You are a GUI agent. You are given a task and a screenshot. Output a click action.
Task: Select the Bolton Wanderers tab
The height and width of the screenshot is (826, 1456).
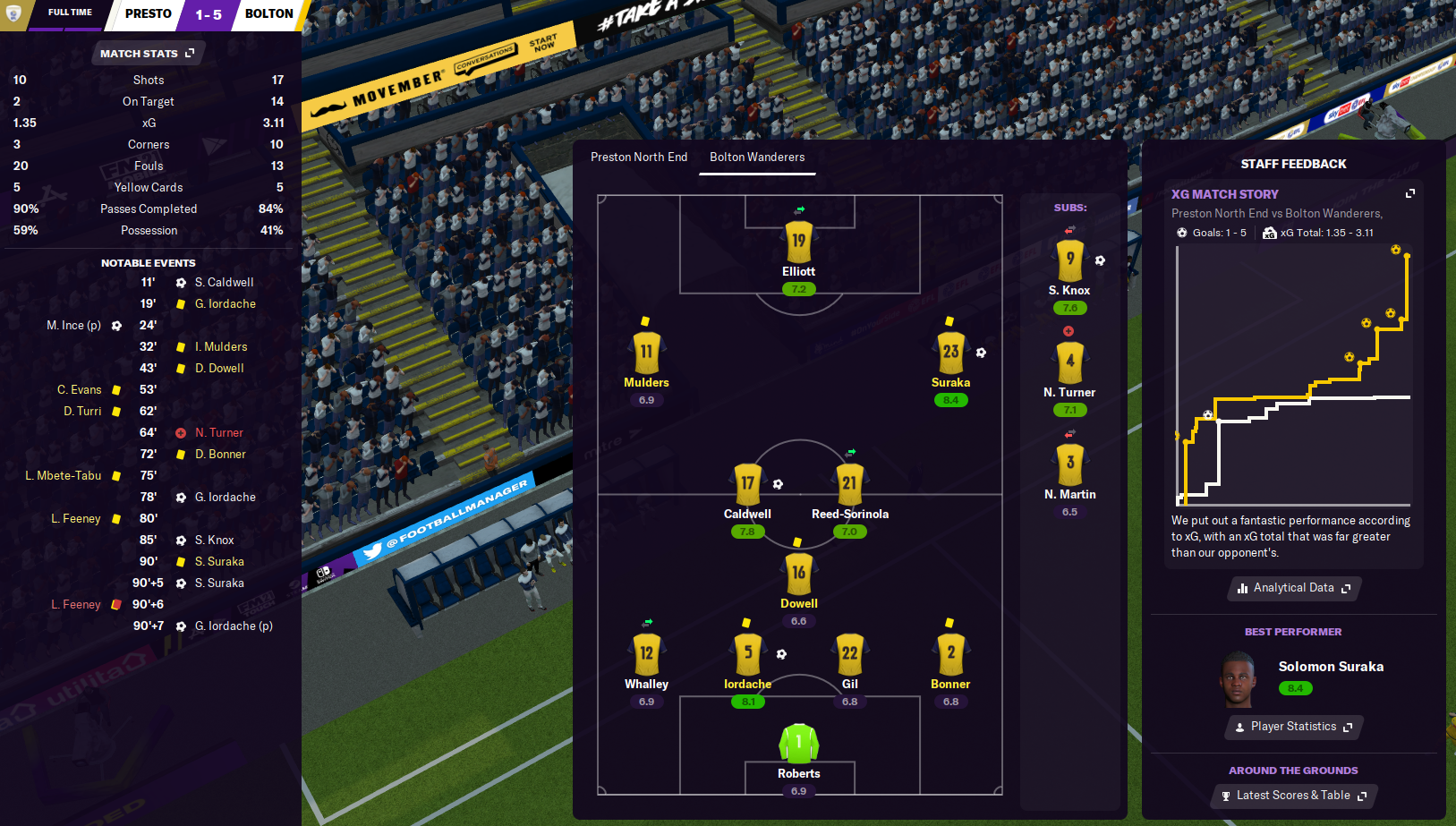[757, 158]
